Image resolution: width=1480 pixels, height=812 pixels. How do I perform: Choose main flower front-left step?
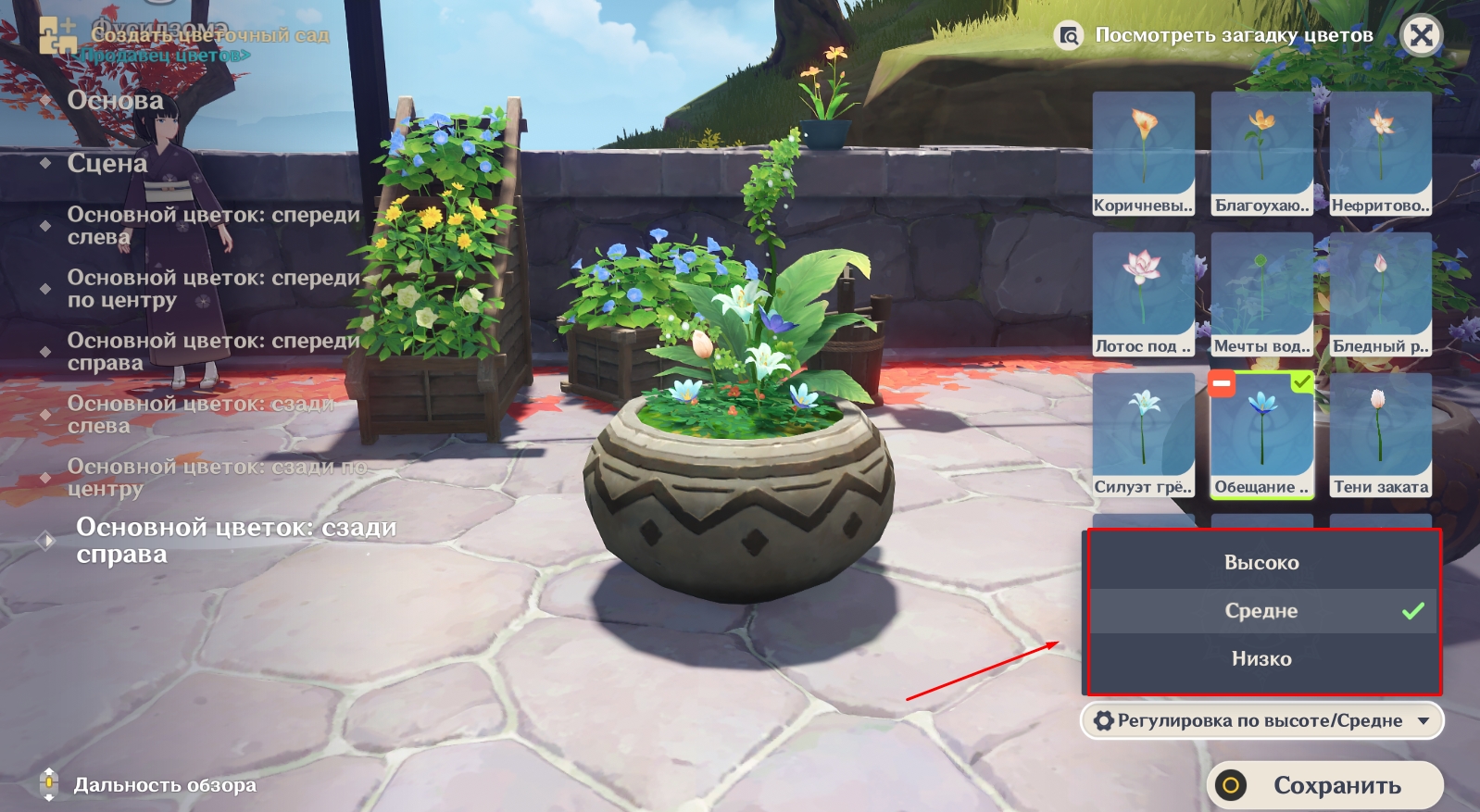click(x=213, y=226)
